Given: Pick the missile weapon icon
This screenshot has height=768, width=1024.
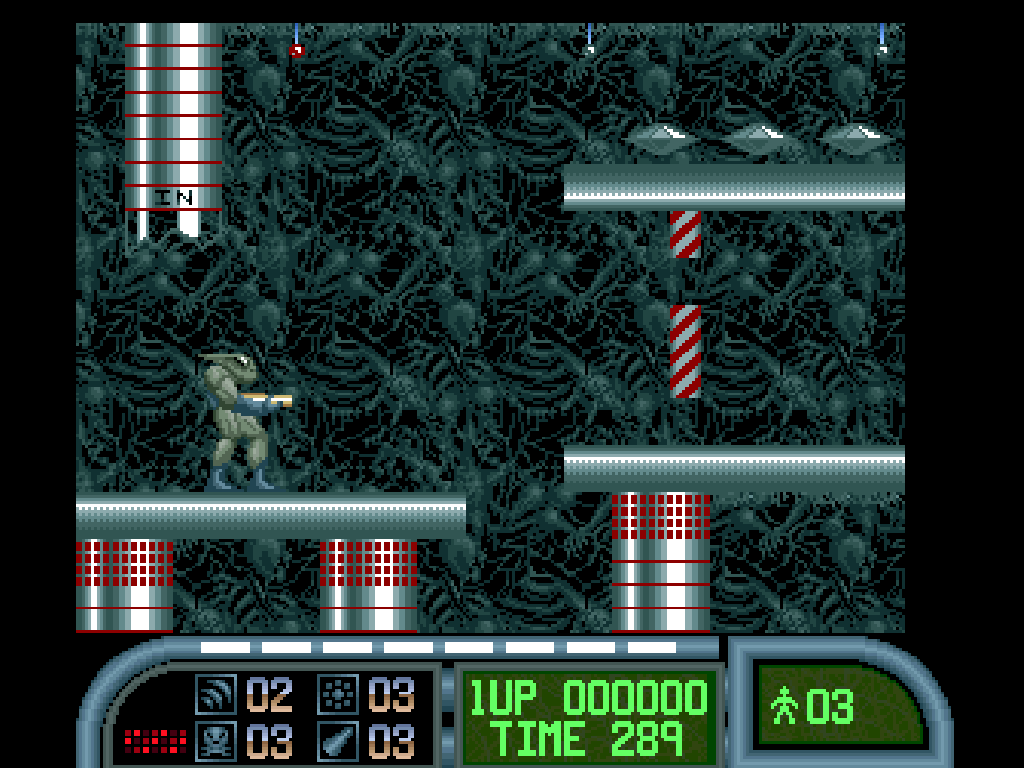Looking at the screenshot, I should [x=338, y=741].
